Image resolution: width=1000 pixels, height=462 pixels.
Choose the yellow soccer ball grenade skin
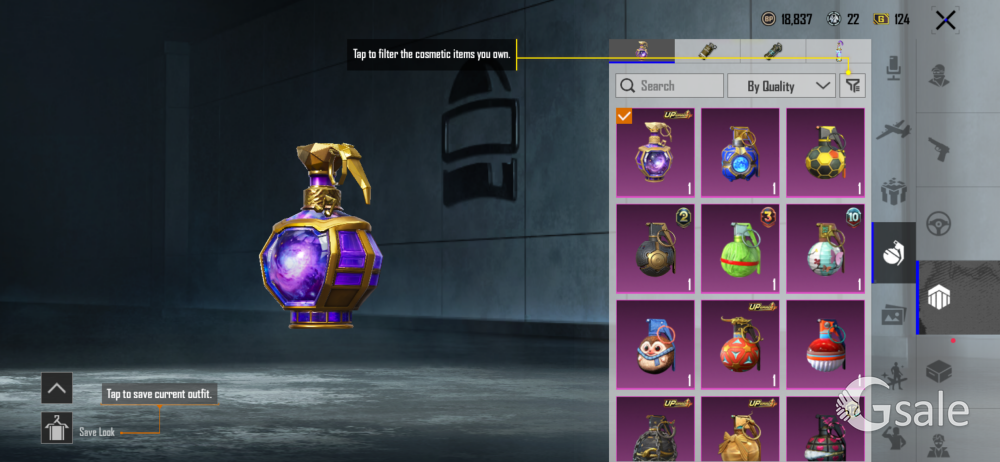point(825,153)
